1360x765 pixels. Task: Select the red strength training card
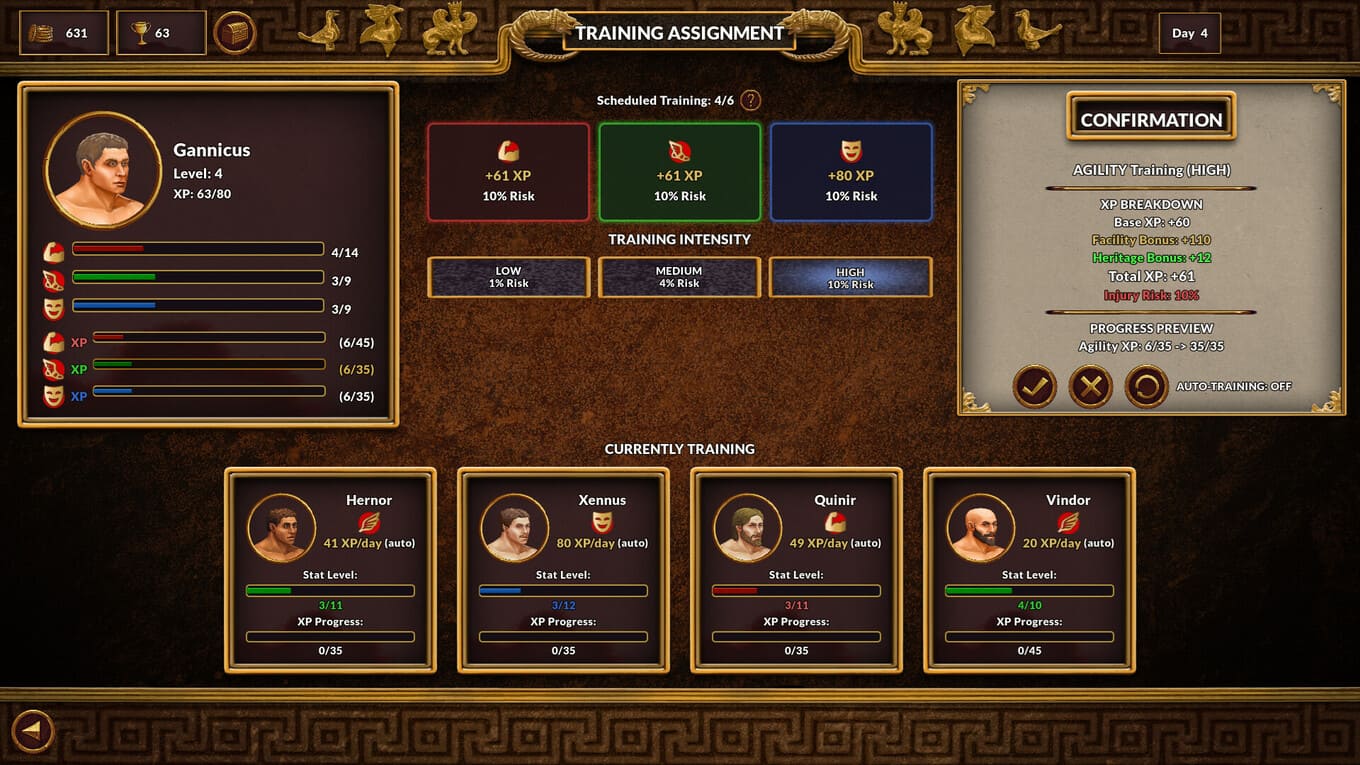(508, 172)
